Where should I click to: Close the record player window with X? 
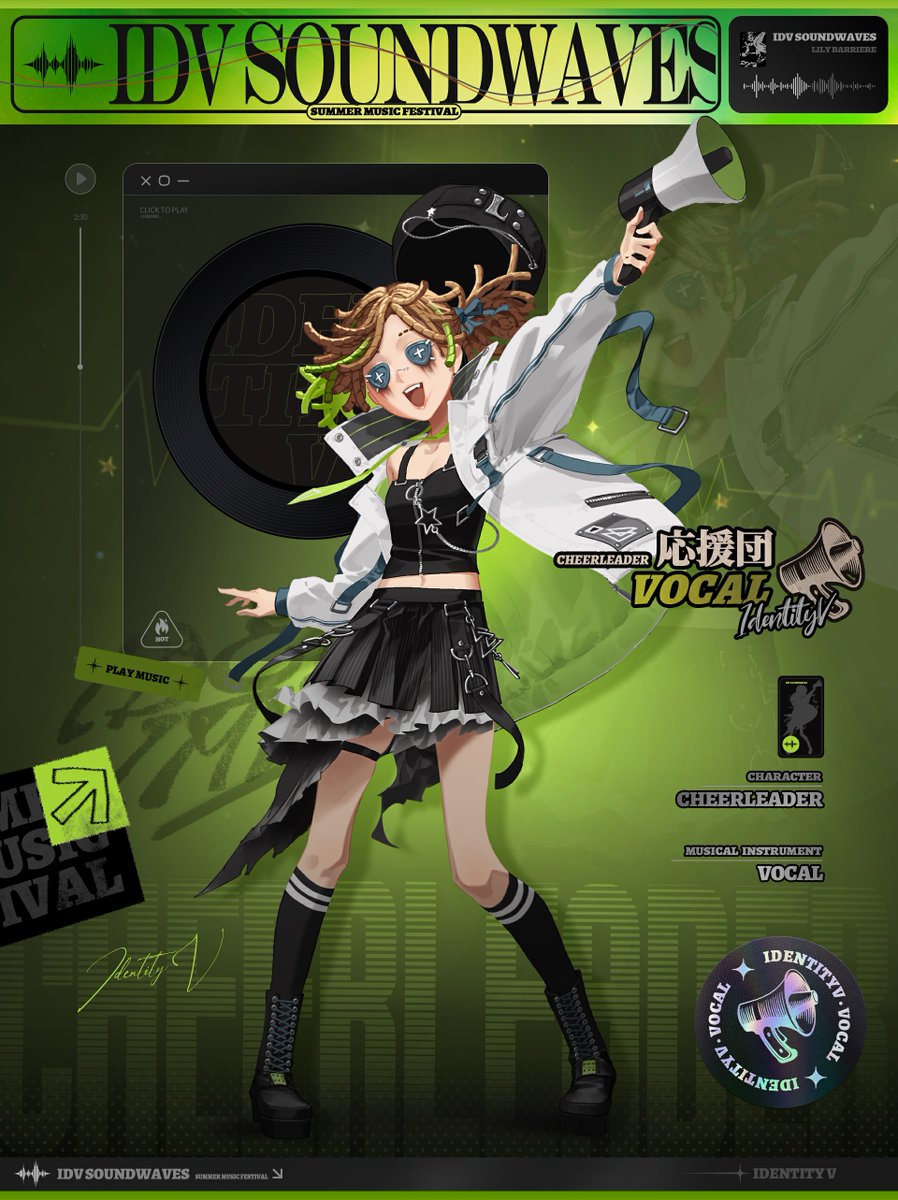pyautogui.click(x=146, y=181)
